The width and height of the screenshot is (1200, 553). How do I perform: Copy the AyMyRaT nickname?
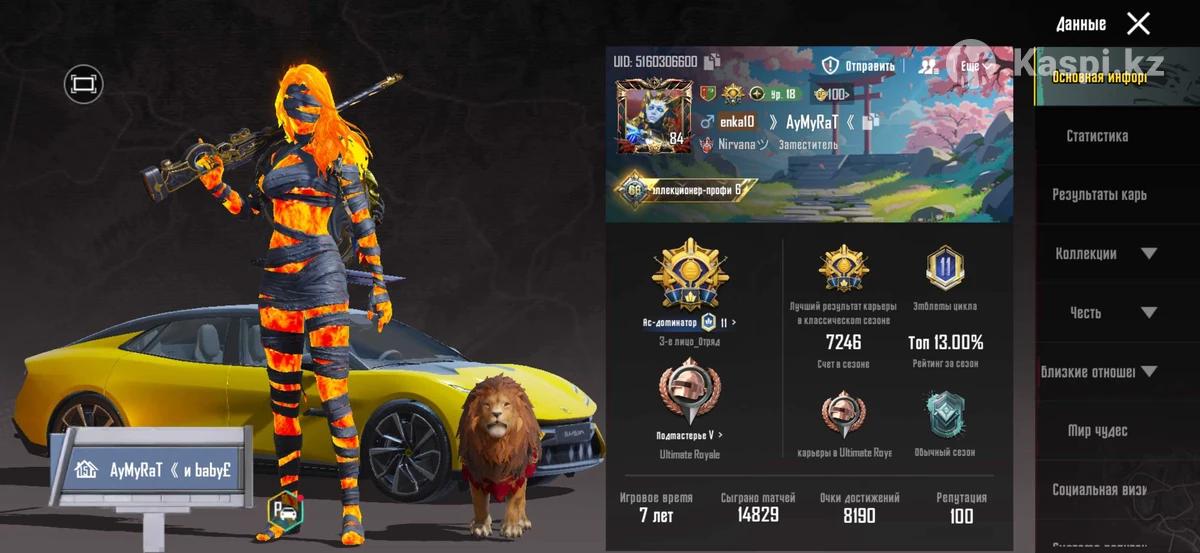(870, 121)
